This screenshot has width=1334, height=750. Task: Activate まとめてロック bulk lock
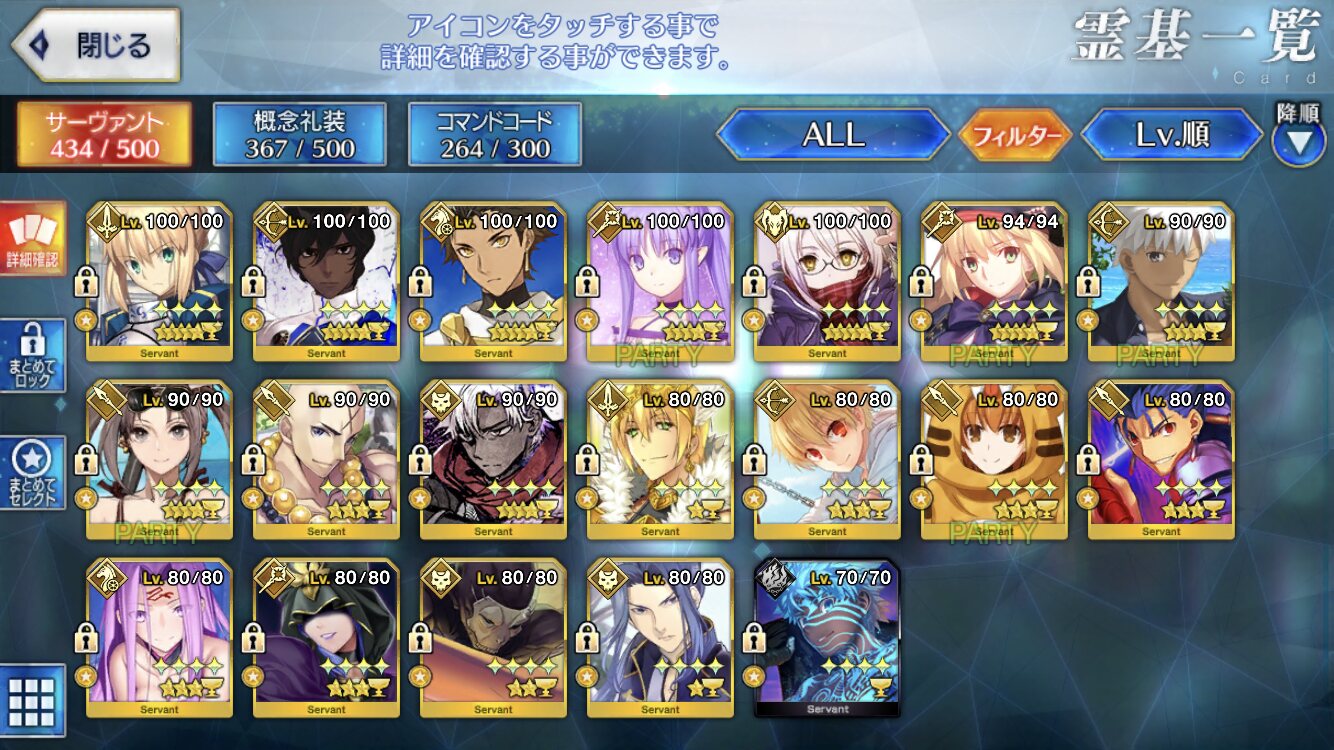[x=32, y=355]
